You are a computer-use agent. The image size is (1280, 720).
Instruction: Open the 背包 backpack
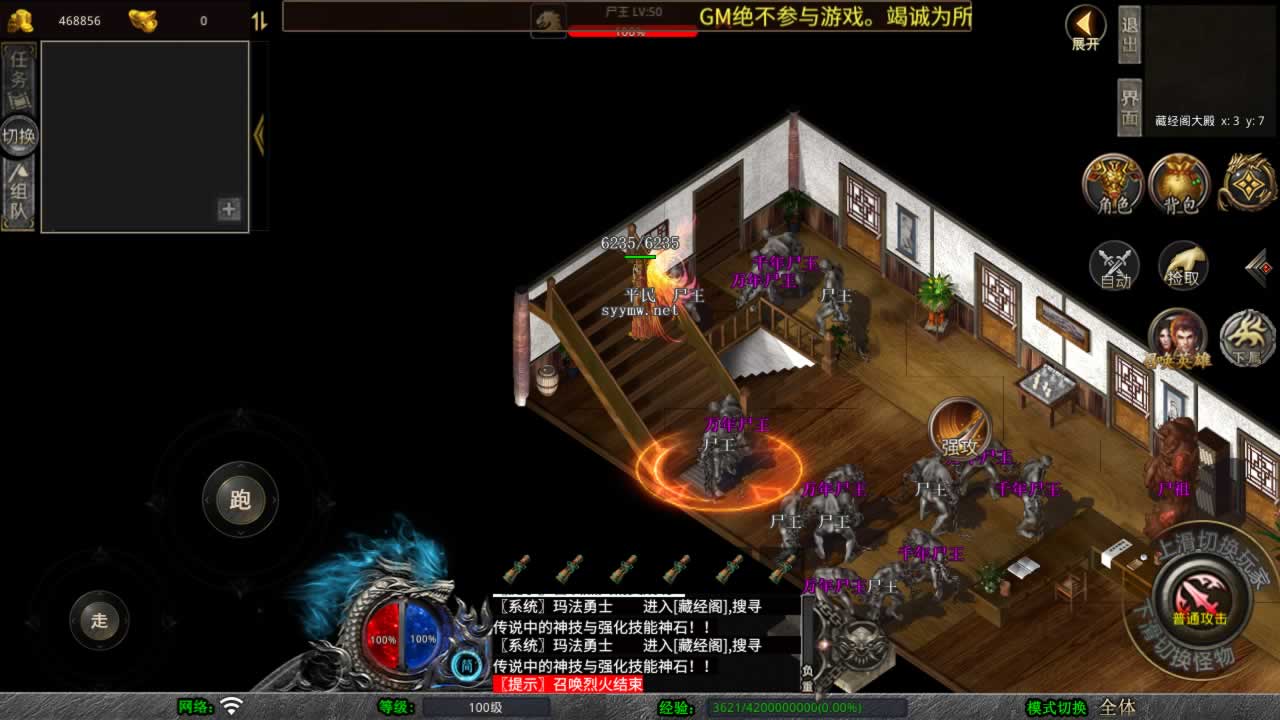point(1180,184)
